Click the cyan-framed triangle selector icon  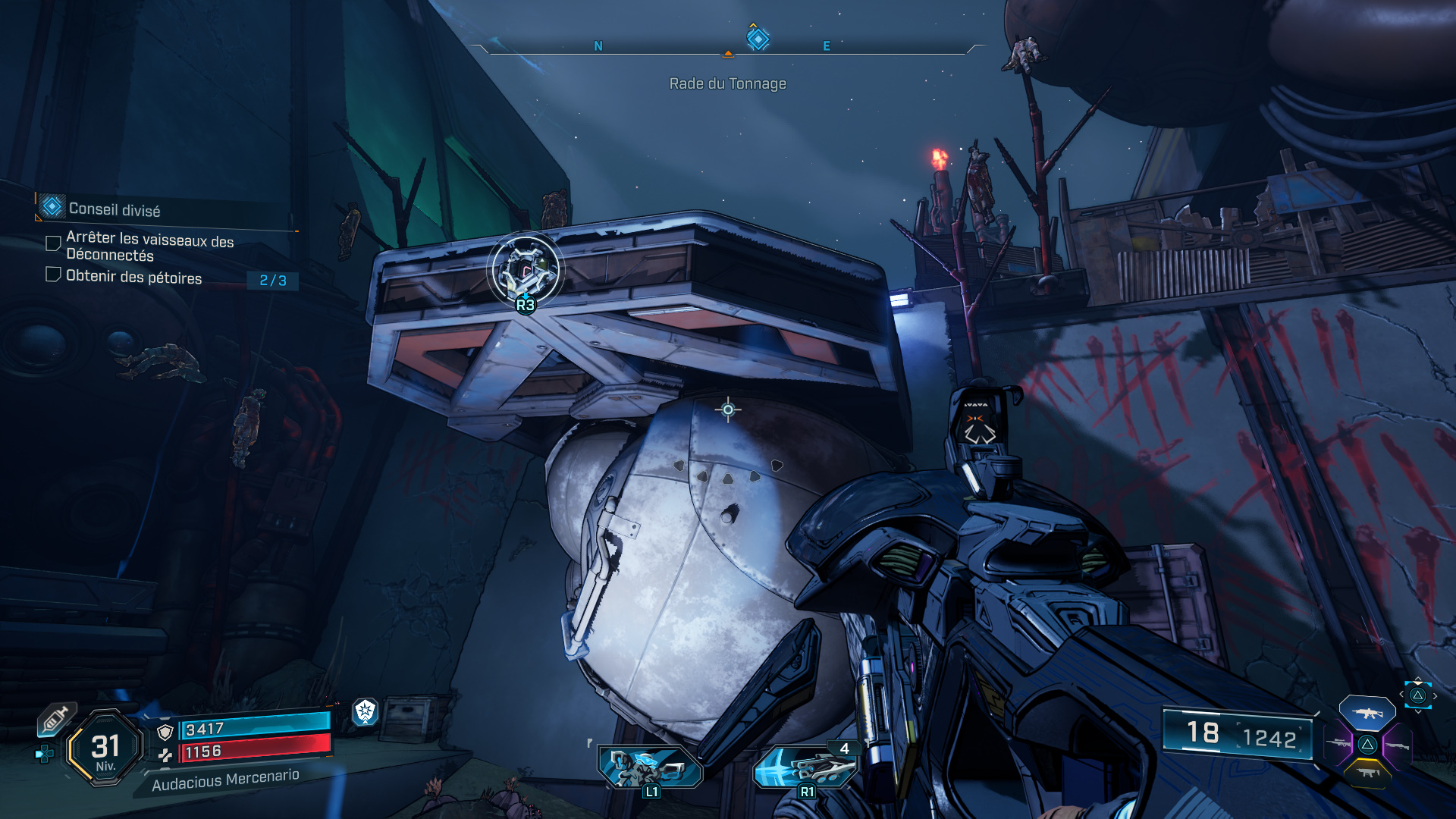tap(1417, 695)
